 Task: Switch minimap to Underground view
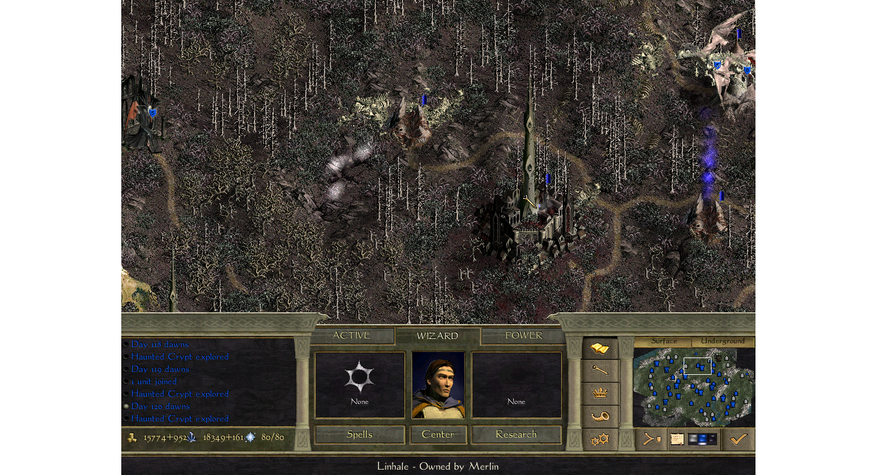point(722,341)
